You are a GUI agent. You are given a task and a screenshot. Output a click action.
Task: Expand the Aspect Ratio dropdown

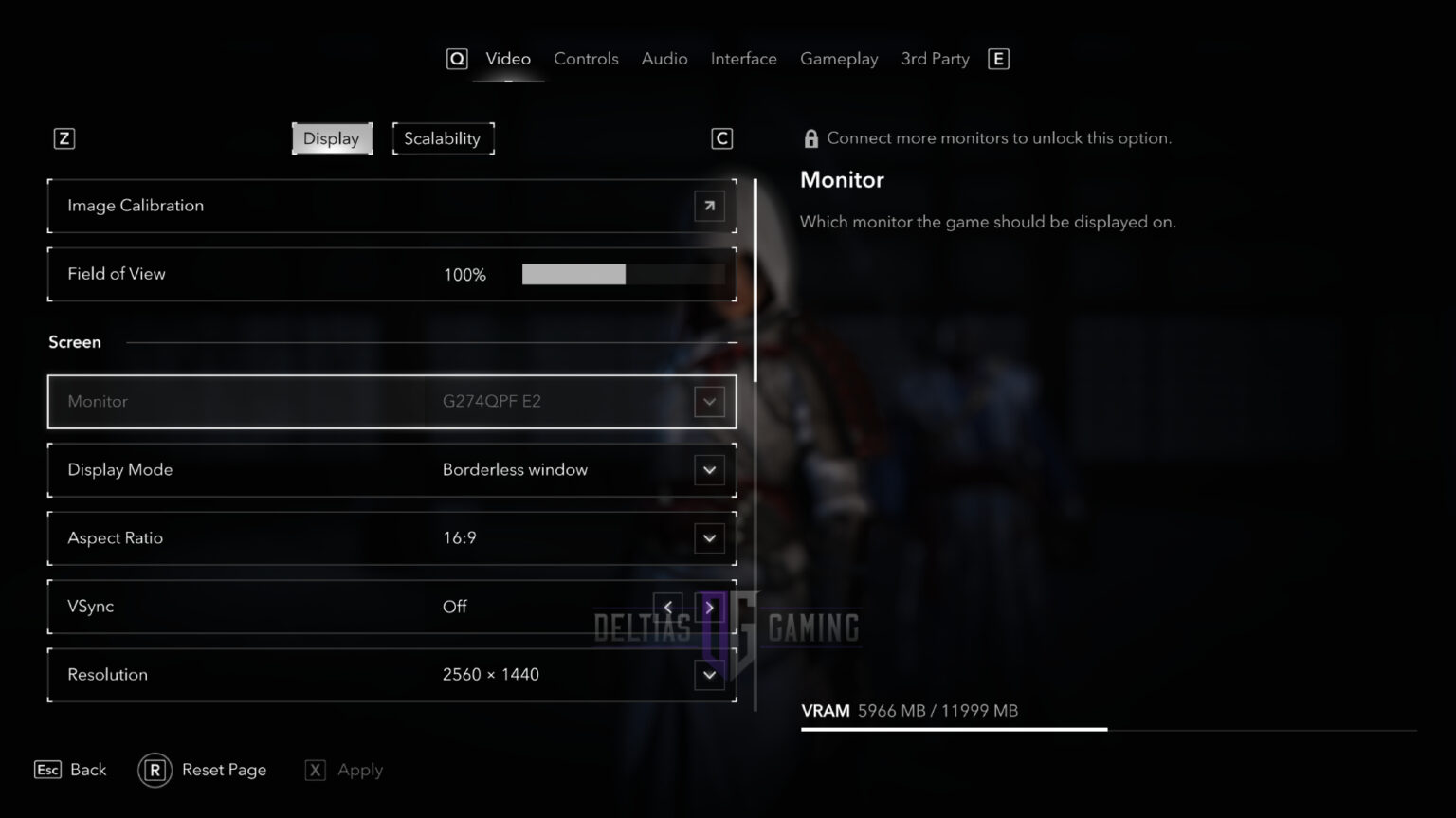pyautogui.click(x=709, y=537)
